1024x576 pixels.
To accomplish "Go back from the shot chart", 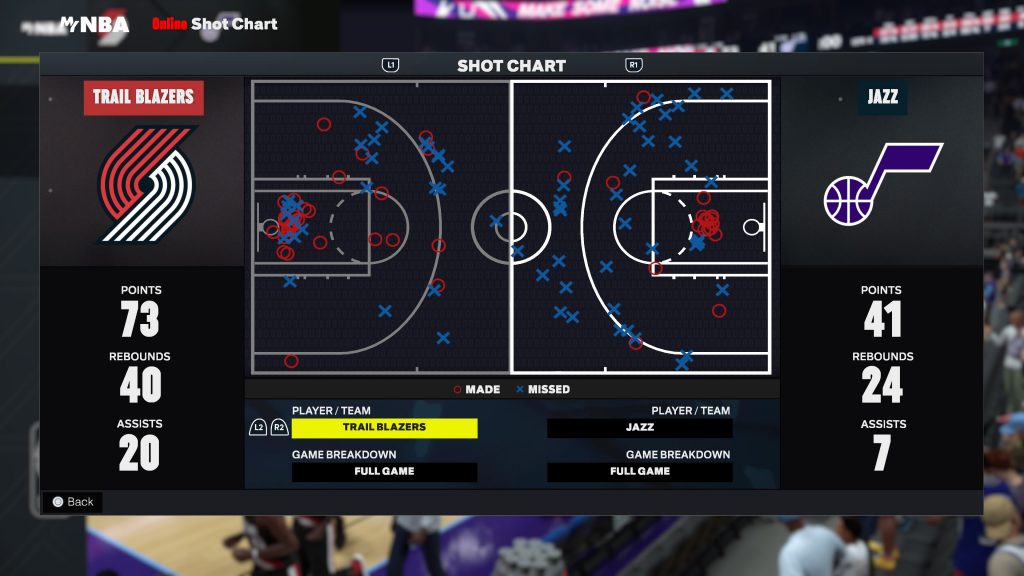I will tap(72, 502).
